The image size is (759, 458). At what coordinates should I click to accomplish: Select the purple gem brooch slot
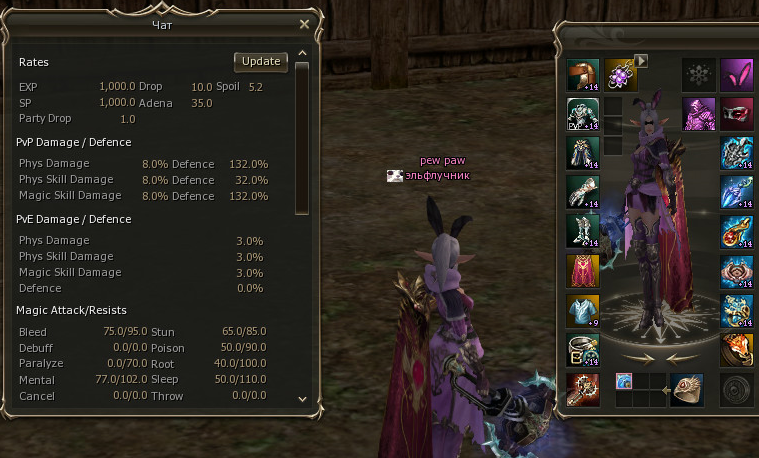(x=619, y=75)
